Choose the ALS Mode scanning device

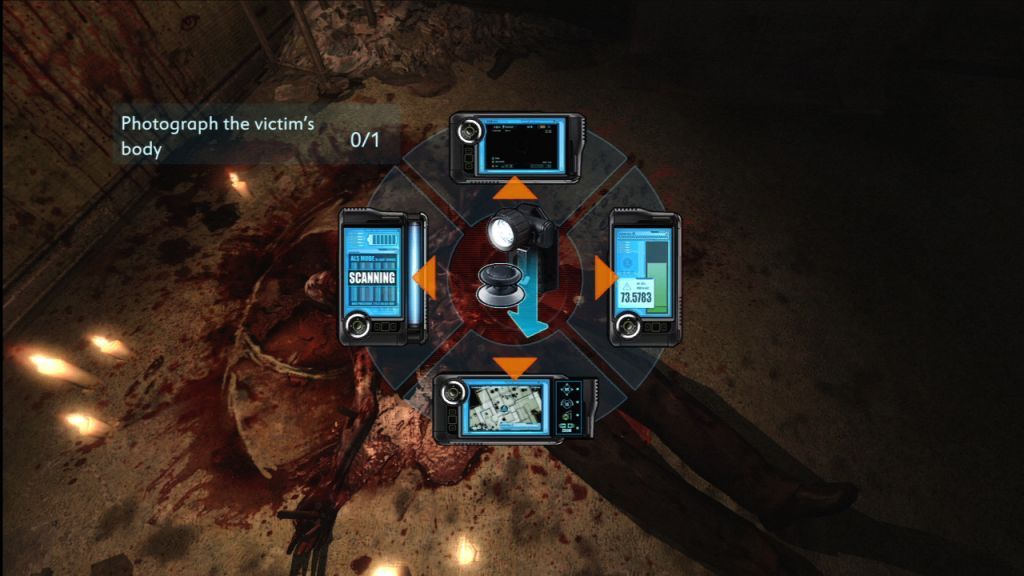click(383, 277)
